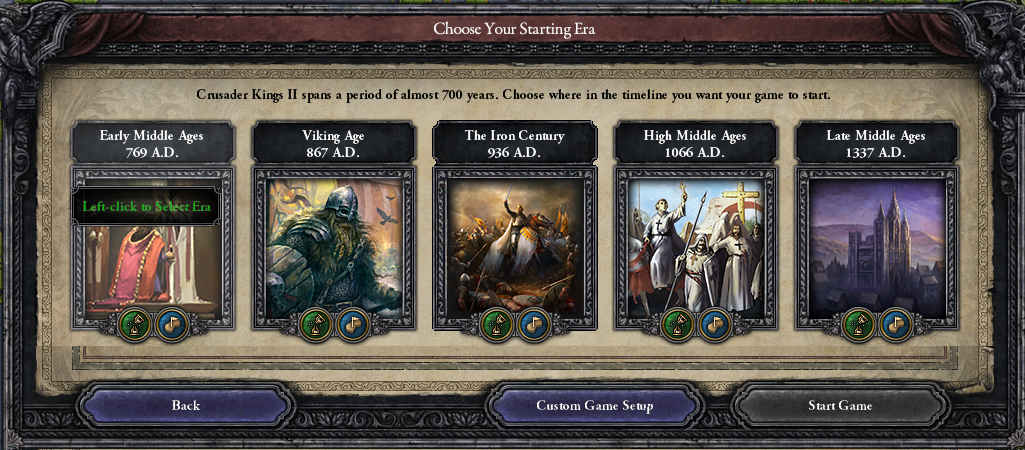This screenshot has height=450, width=1025.
Task: Click the green chess-piece icon under Early Middle Ages
Action: point(135,324)
